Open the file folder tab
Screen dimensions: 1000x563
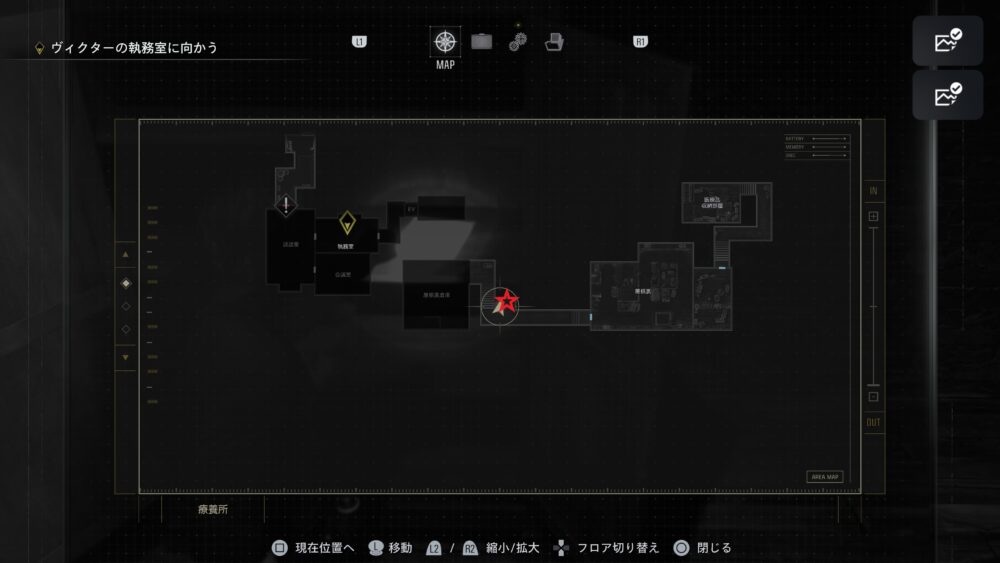pos(555,42)
